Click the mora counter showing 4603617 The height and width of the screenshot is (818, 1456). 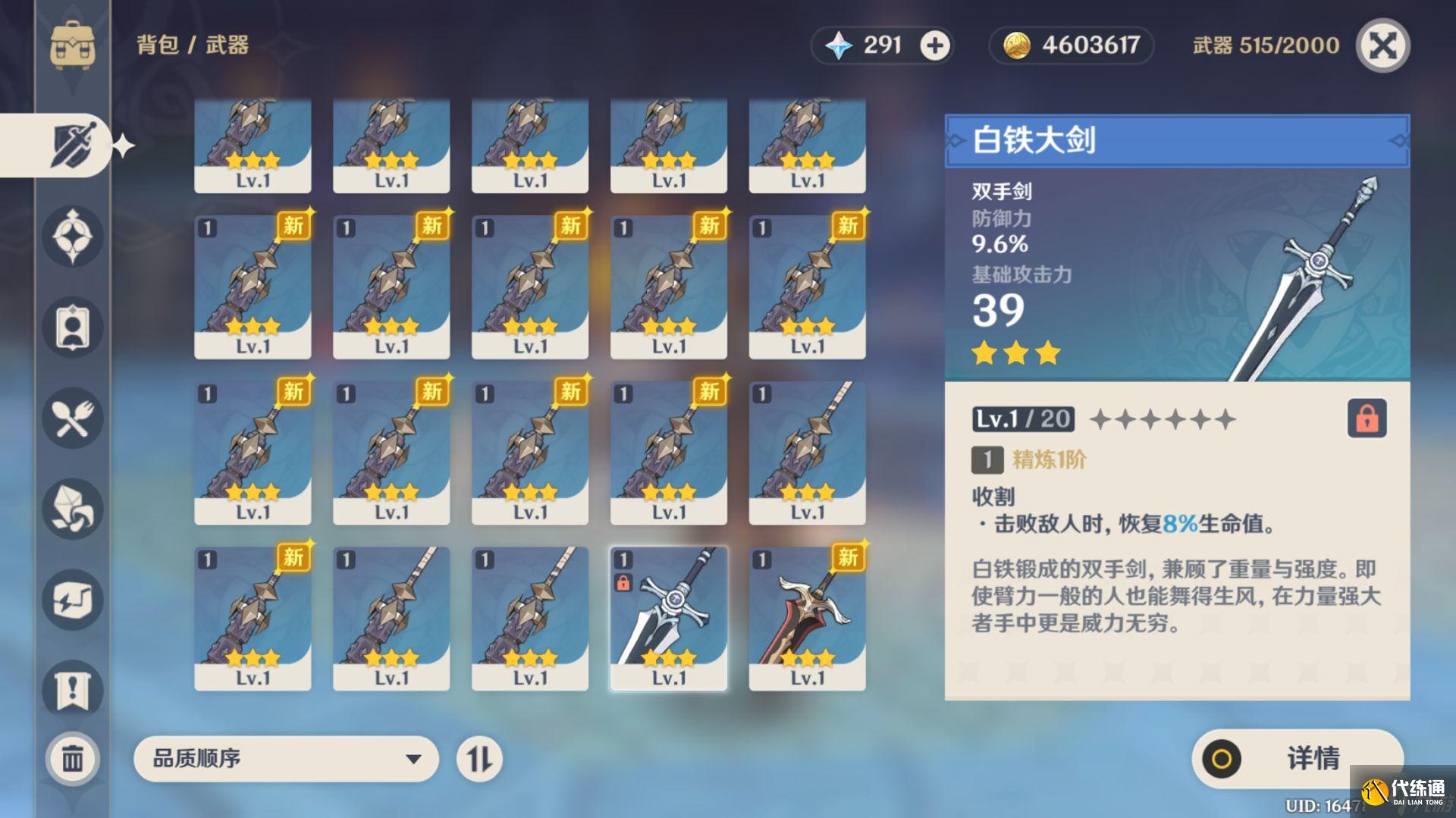click(x=1071, y=45)
